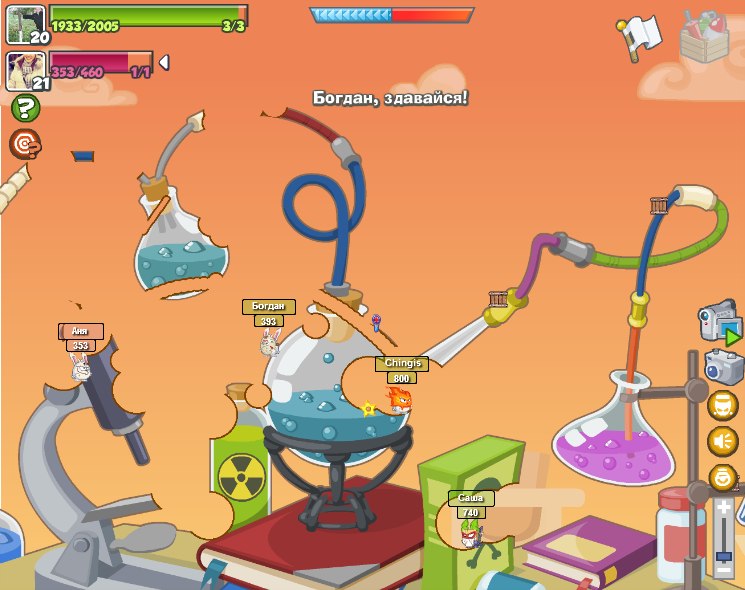This screenshot has width=745, height=590.
Task: Click the target hint button
Action: point(25,144)
